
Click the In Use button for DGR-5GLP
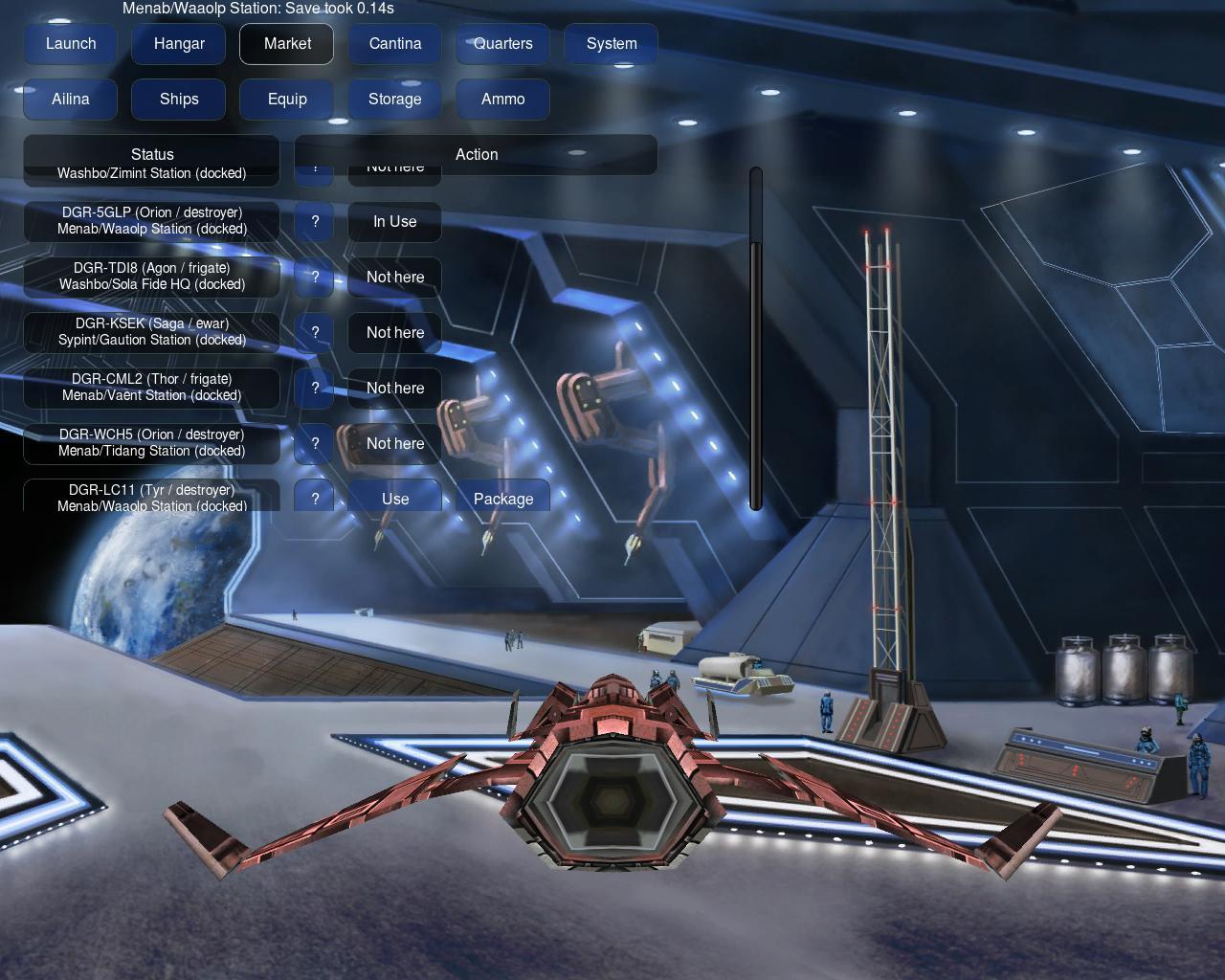pos(395,222)
